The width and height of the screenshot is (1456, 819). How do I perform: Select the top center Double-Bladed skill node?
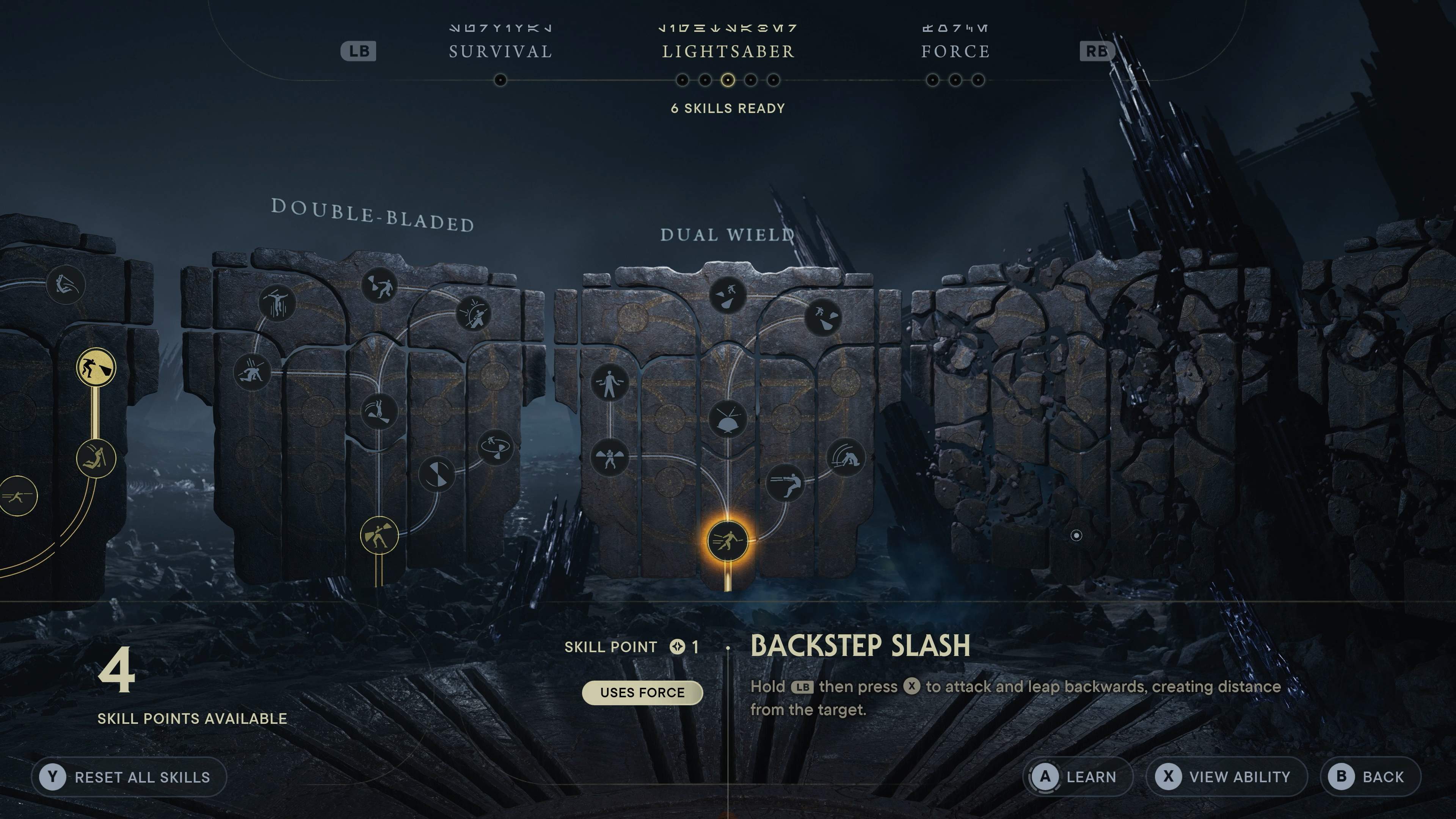tap(379, 286)
